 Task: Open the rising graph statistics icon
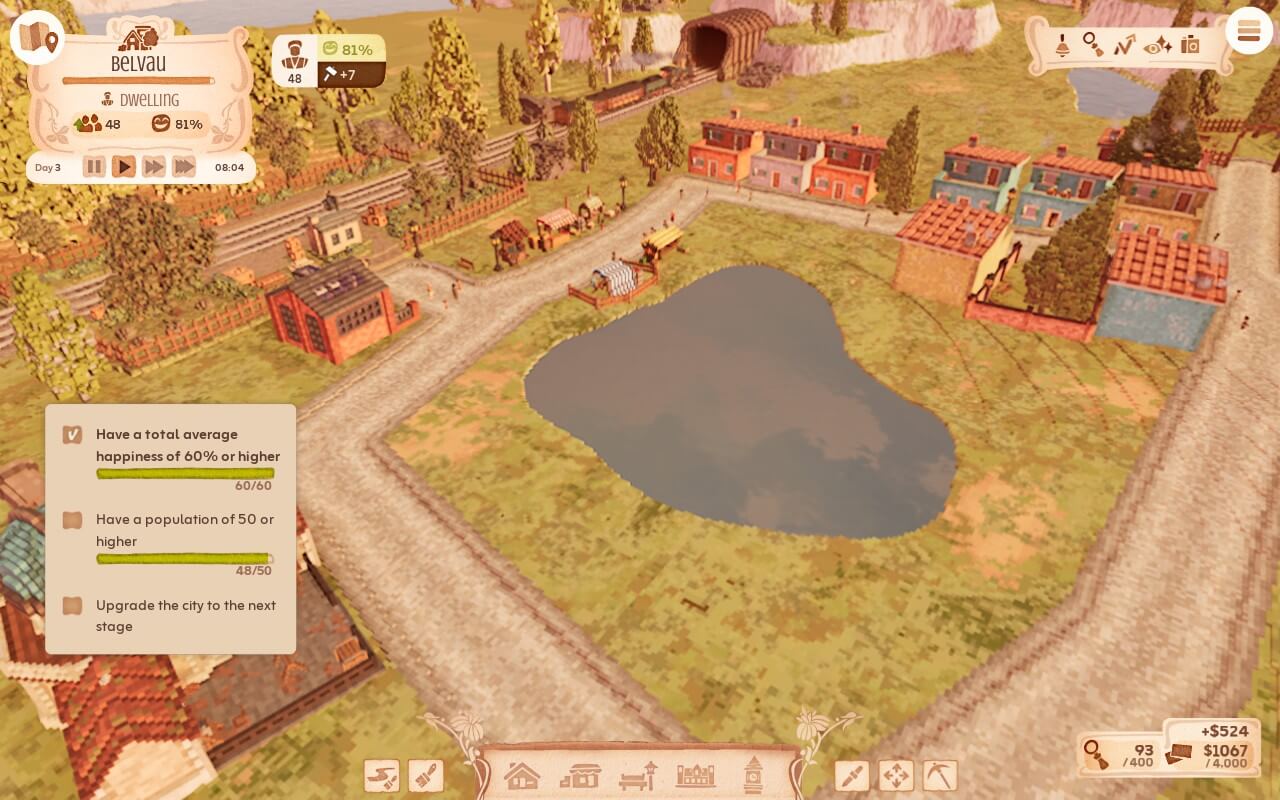pyautogui.click(x=1124, y=45)
